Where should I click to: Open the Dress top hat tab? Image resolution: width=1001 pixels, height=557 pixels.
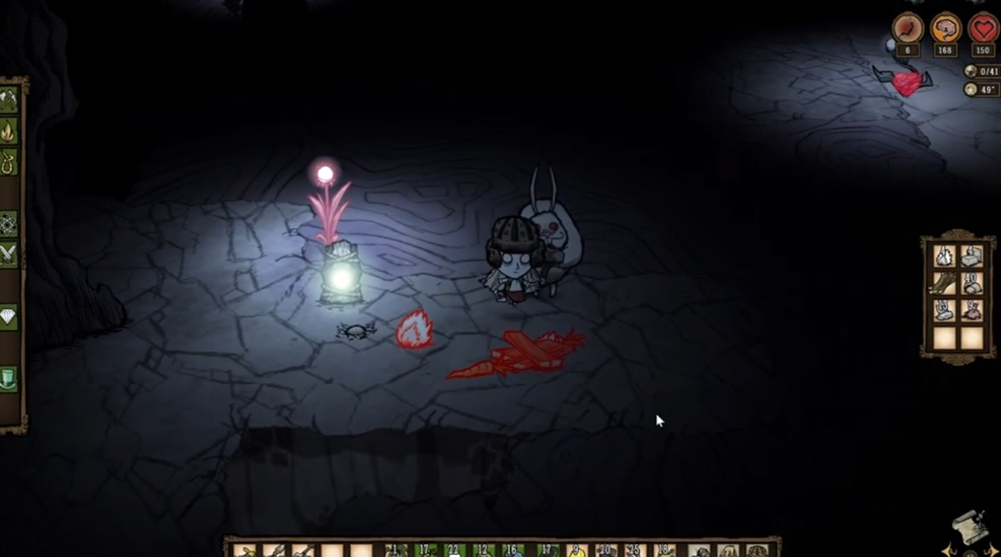click(9, 379)
